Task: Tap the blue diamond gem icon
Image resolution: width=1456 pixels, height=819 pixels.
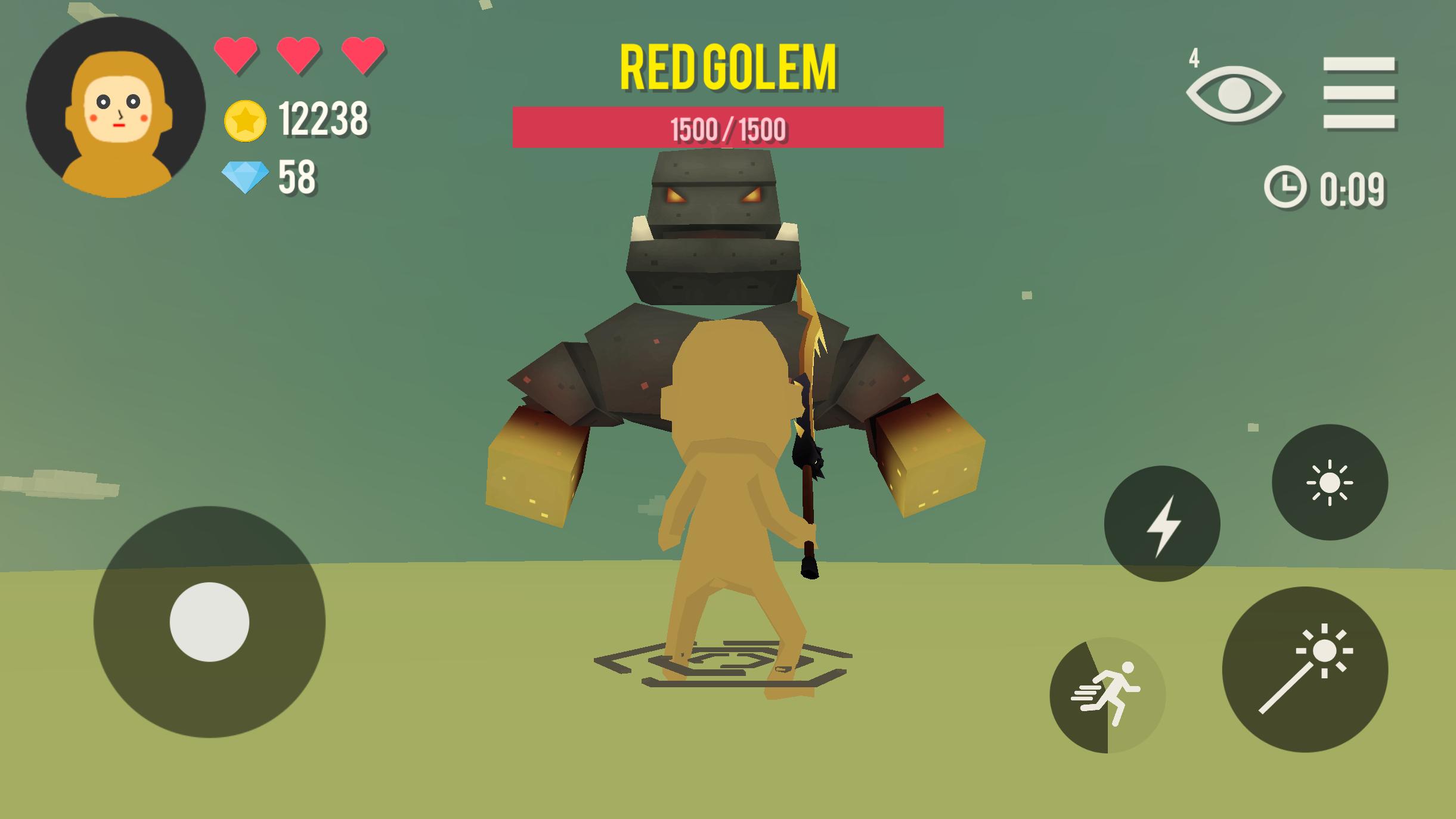Action: tap(245, 178)
